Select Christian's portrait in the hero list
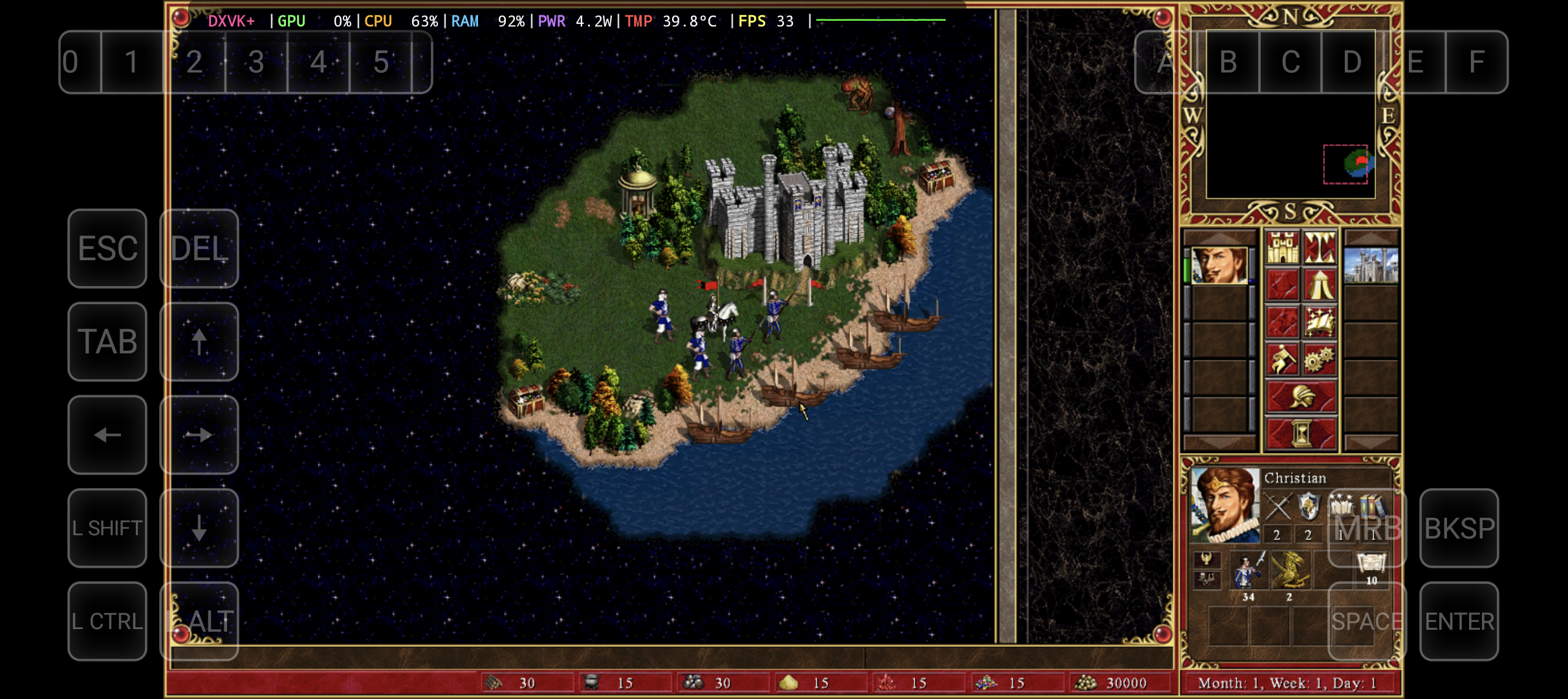1568x699 pixels. click(1219, 265)
